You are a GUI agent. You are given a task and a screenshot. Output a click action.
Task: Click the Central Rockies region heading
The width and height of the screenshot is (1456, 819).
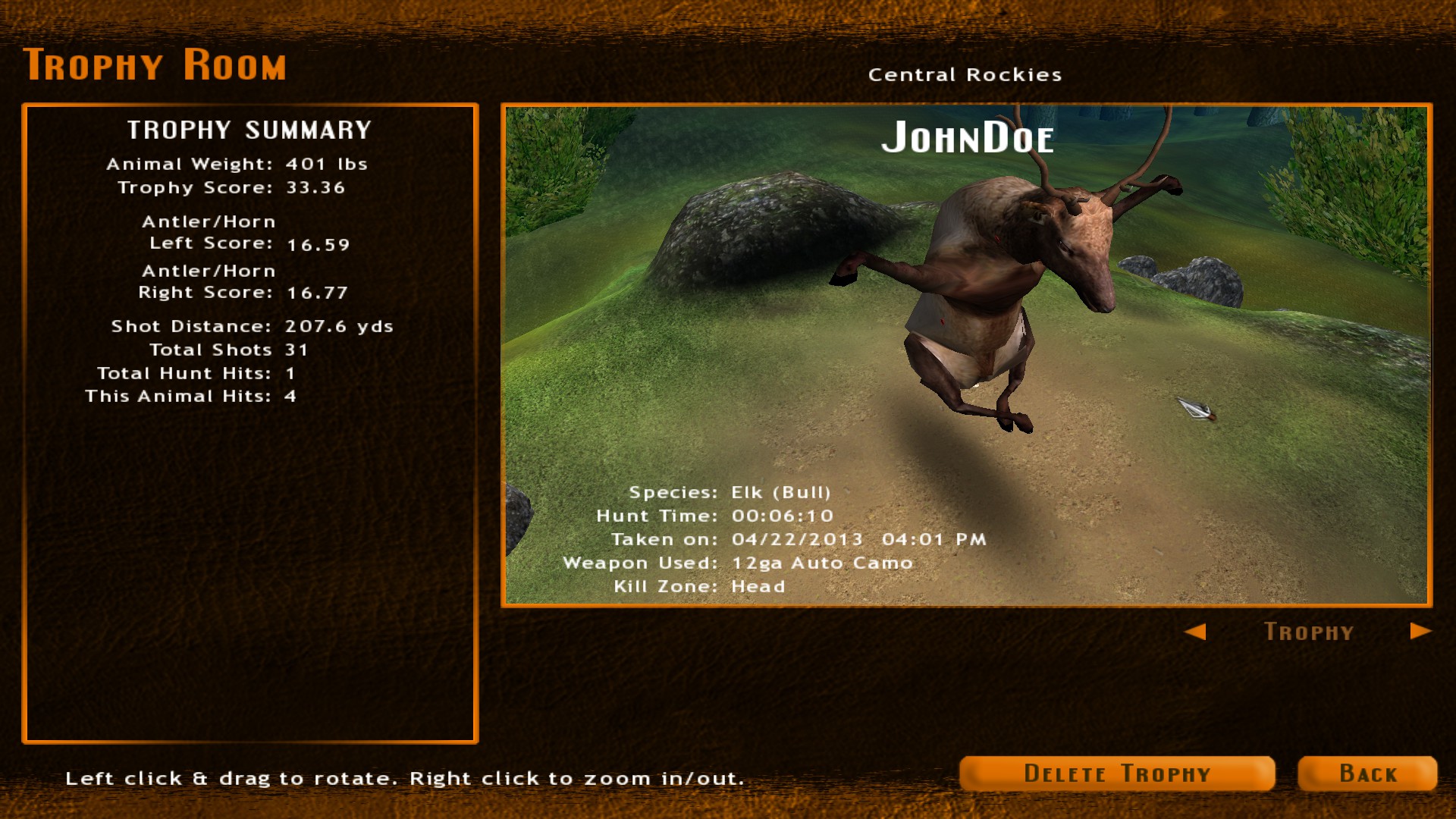(965, 74)
